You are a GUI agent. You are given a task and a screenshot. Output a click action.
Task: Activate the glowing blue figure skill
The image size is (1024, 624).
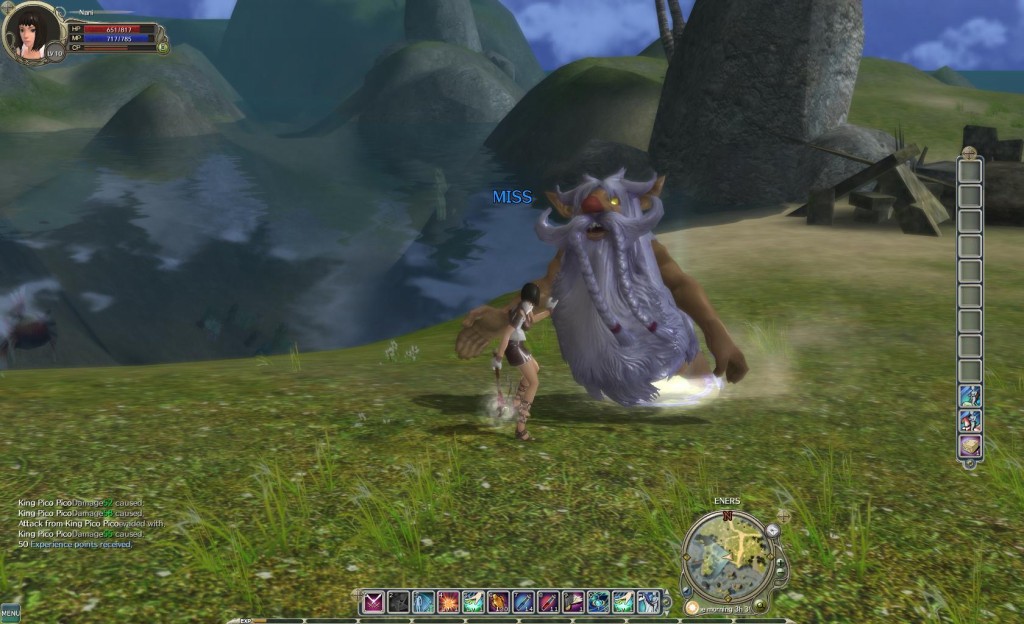(x=423, y=602)
